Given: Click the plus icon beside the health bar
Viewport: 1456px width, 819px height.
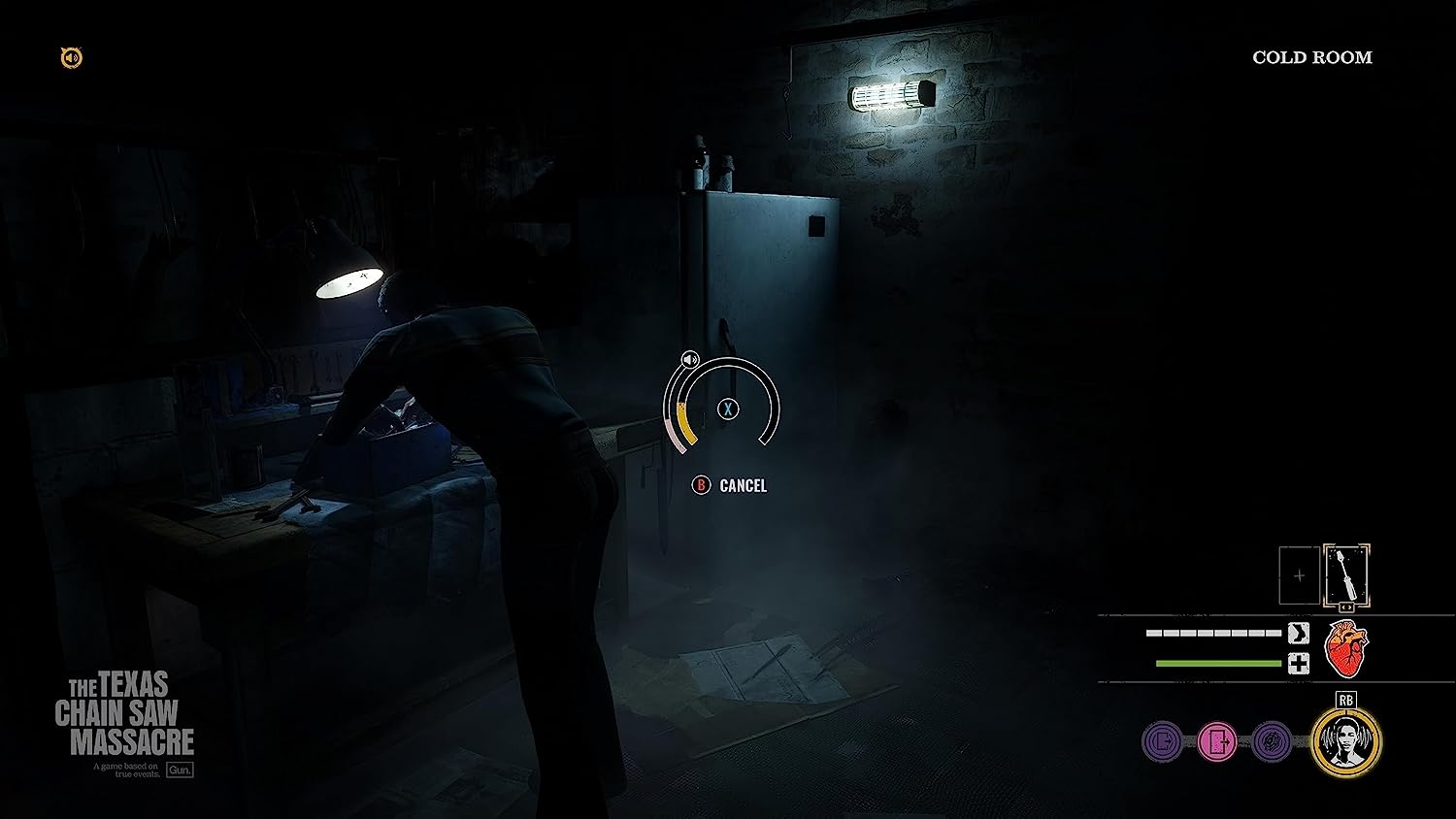Looking at the screenshot, I should [1298, 663].
